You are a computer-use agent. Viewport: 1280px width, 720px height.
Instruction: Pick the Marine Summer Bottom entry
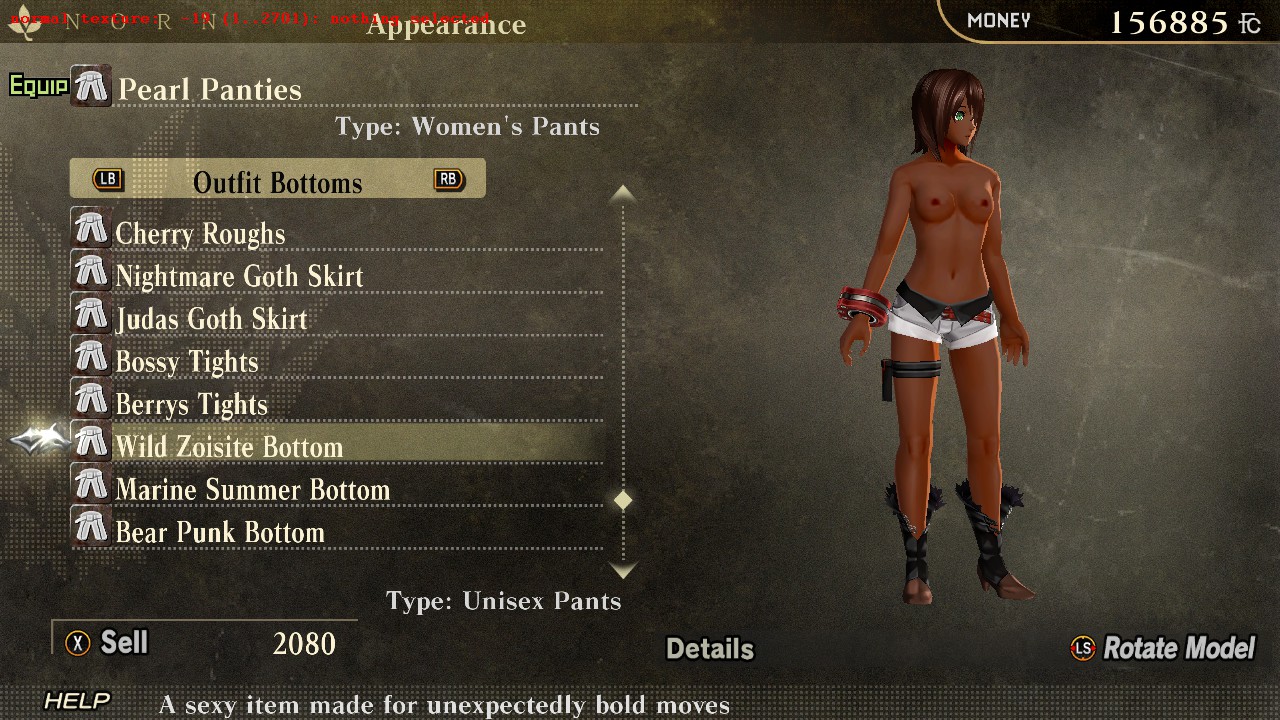252,490
